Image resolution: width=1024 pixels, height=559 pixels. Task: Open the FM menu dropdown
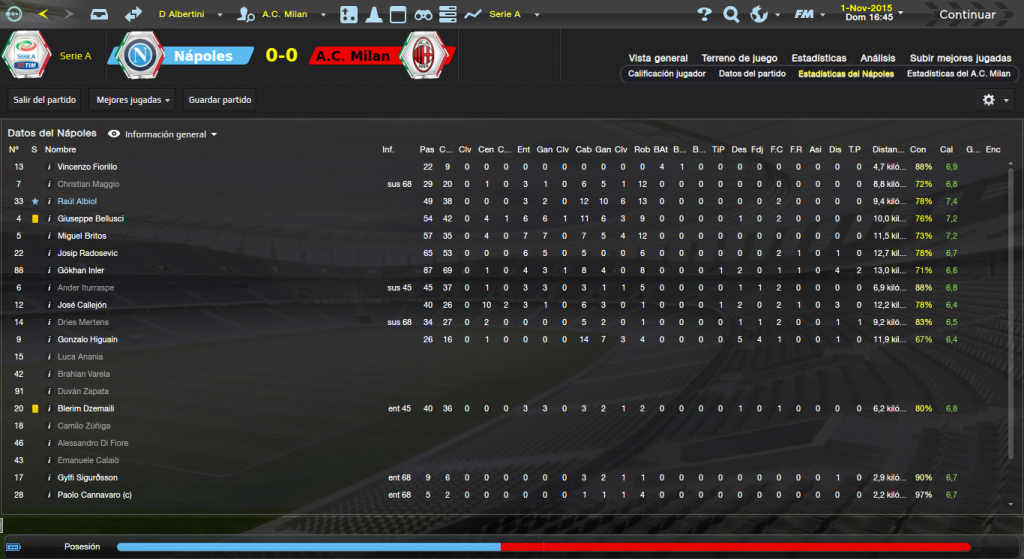click(x=807, y=15)
